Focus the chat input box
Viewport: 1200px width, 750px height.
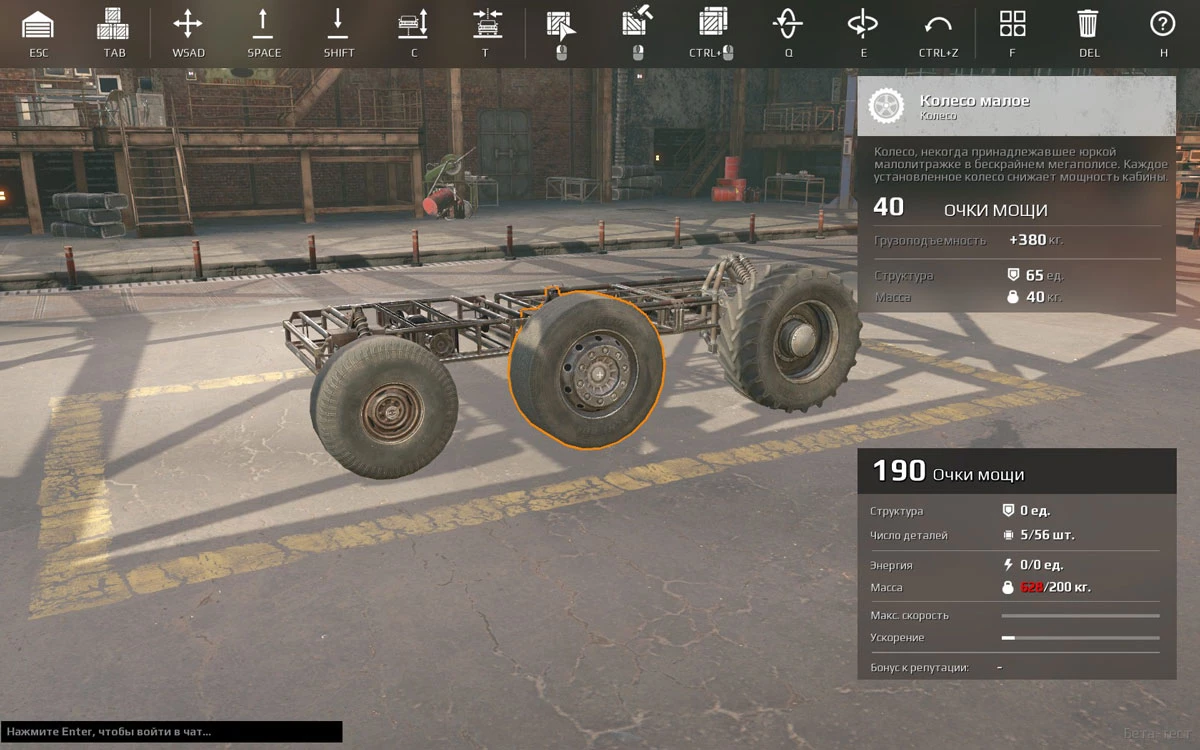pos(171,732)
